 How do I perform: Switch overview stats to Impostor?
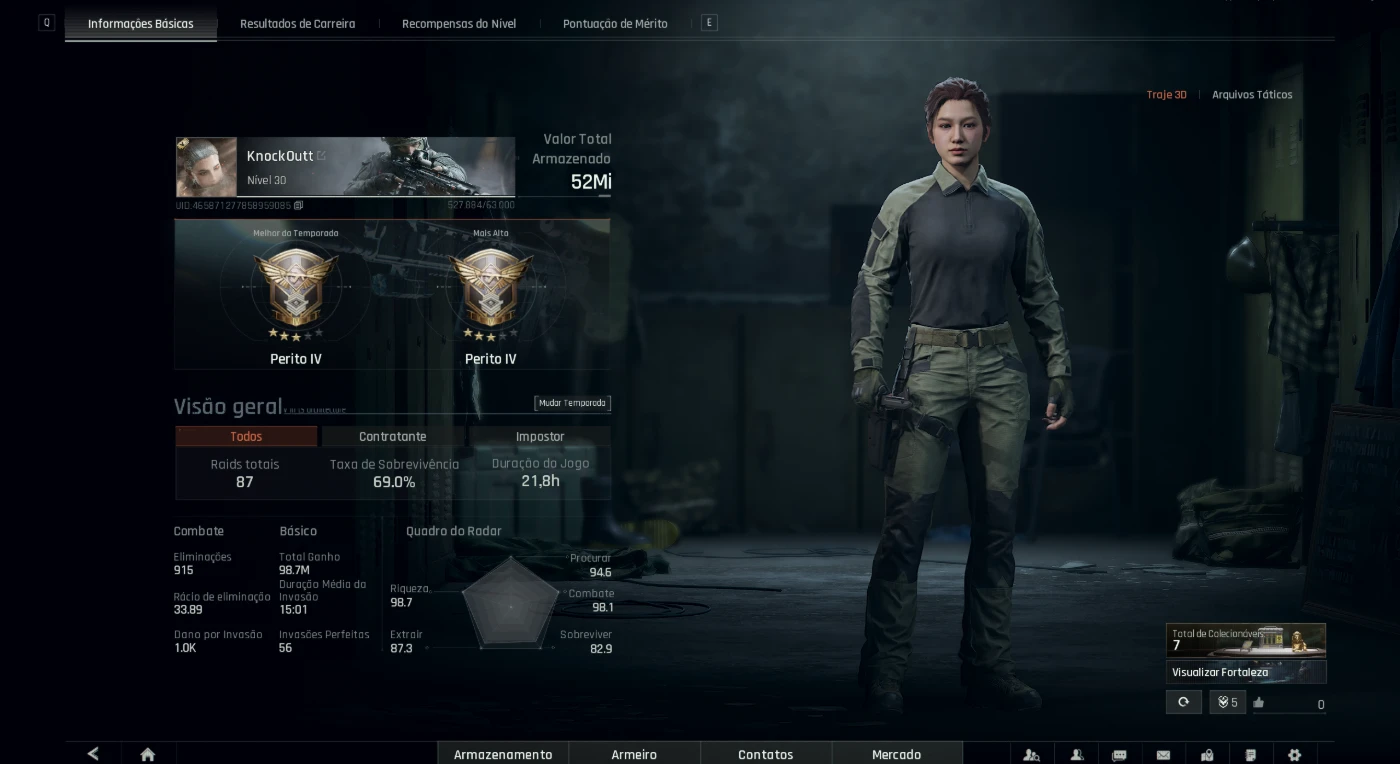540,437
